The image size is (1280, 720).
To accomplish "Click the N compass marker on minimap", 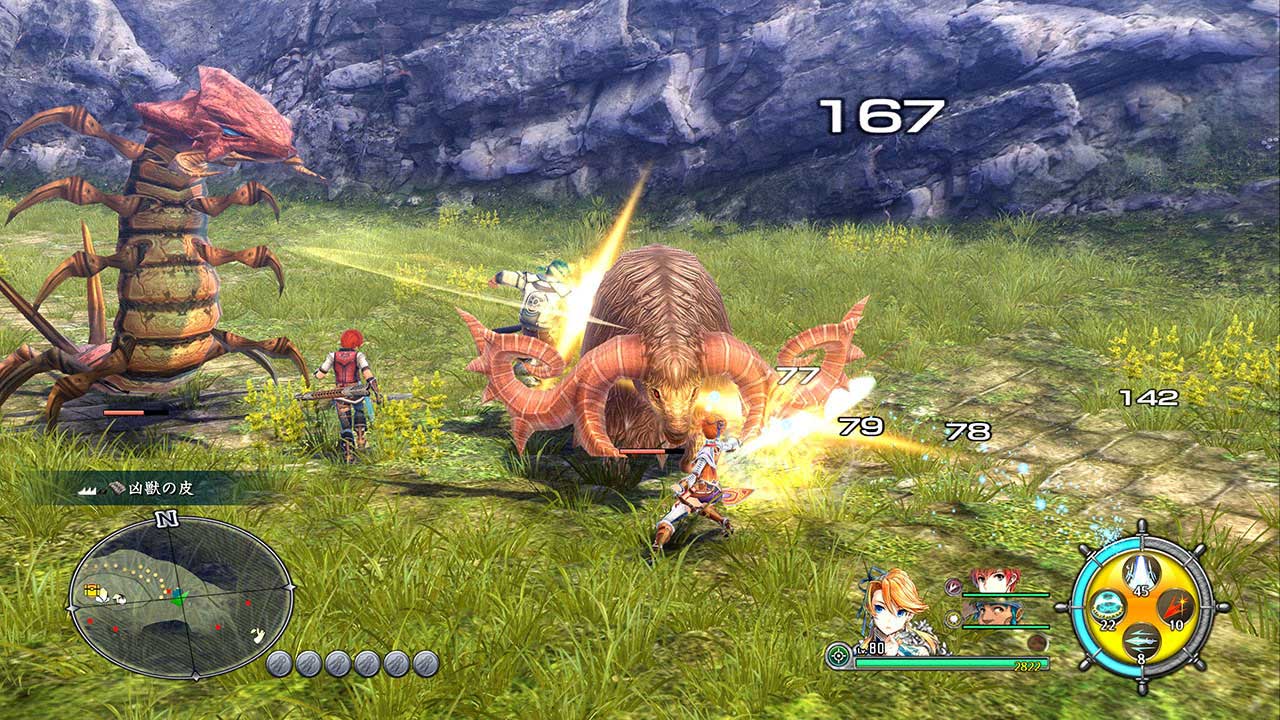I will tap(166, 519).
